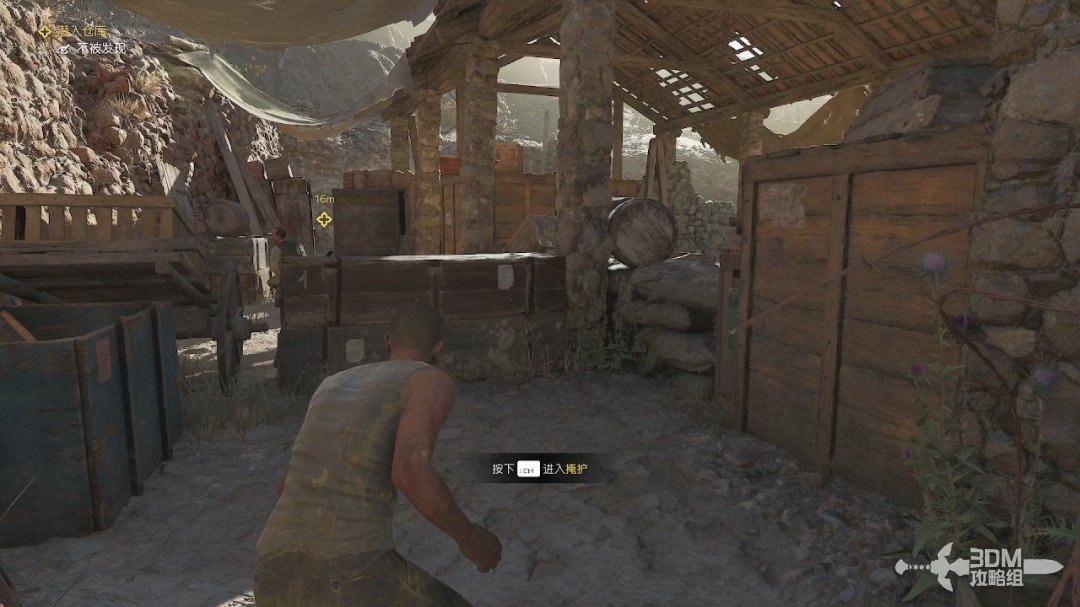Select the 潜入仓库 main objective tracker
1080x607 pixels.
80,31
